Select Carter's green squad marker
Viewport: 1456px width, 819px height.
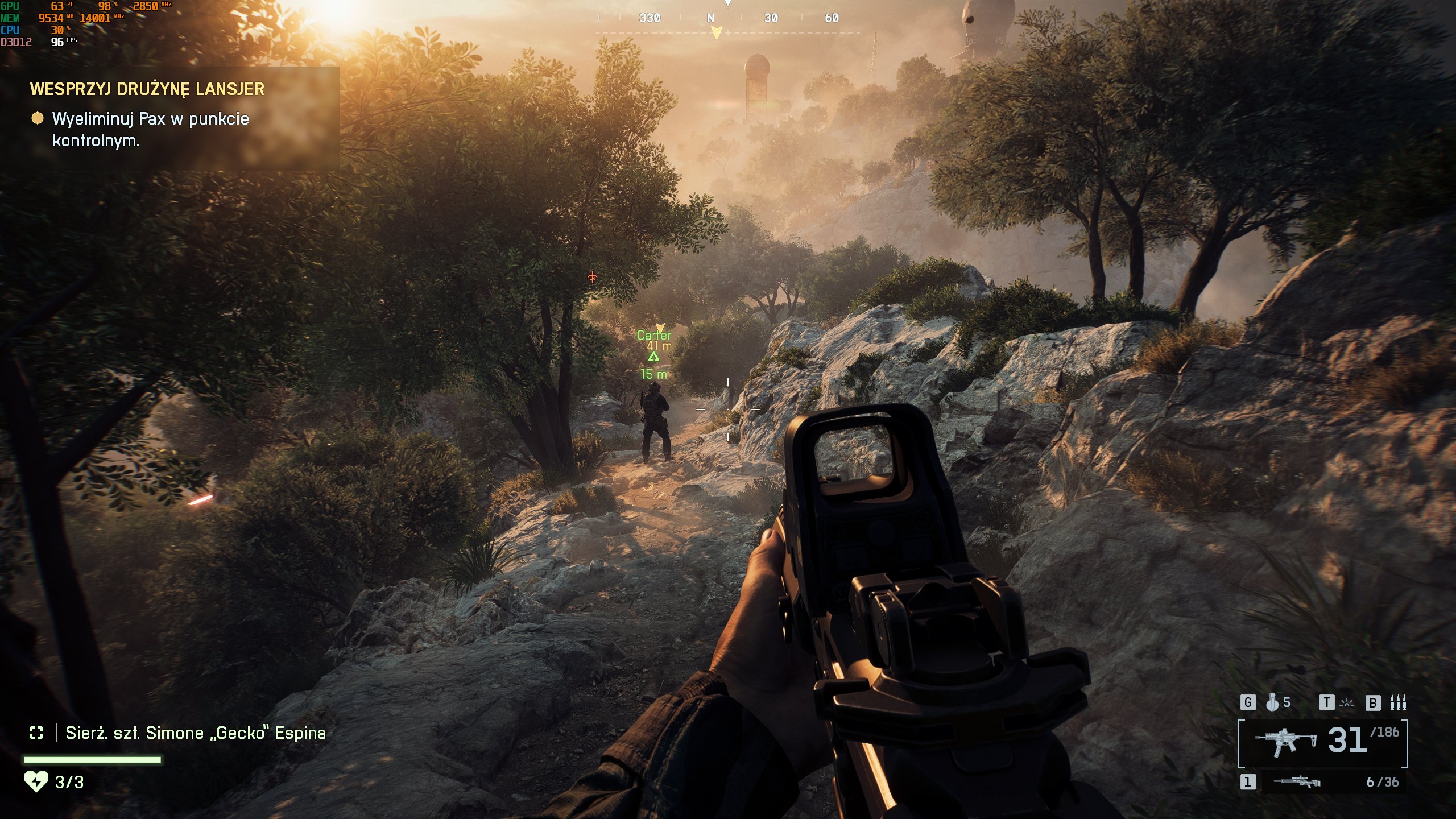653,357
